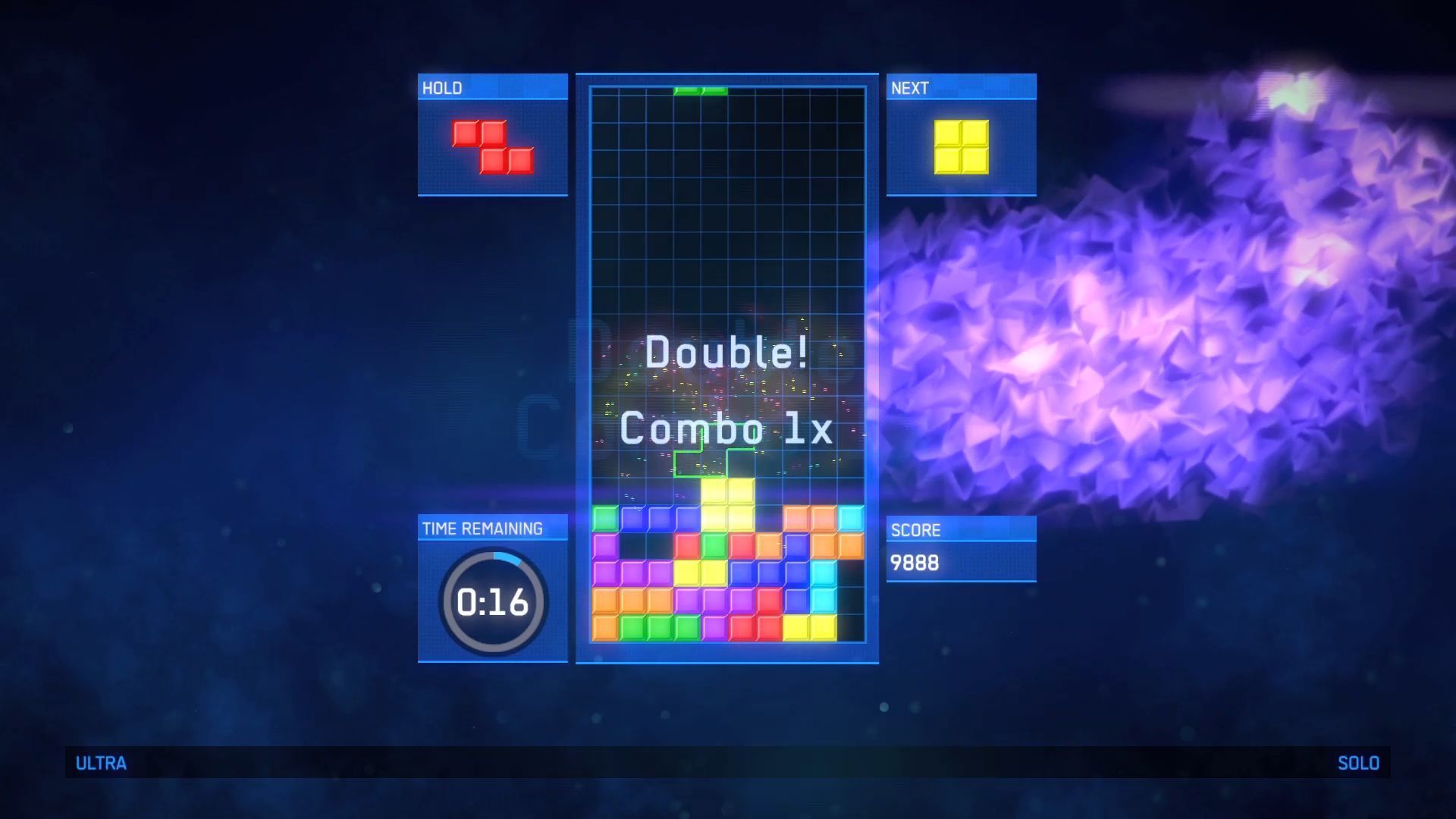Screen dimensions: 1456x819
Task: Click the HOLD panel header
Action: click(x=441, y=87)
